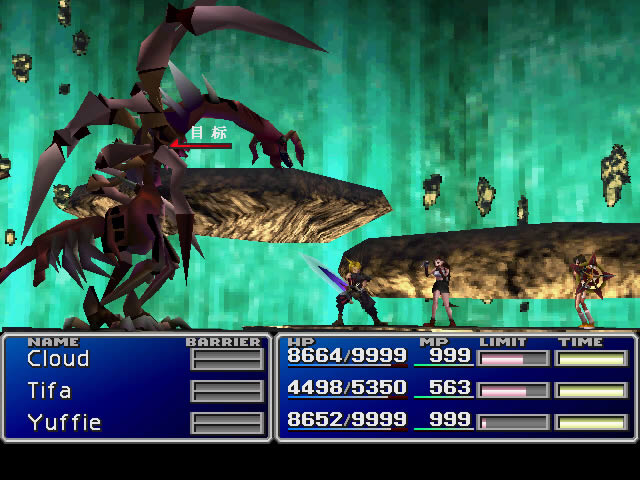This screenshot has height=480, width=640.
Task: Select Cloud in the party list
Action: coord(58,358)
